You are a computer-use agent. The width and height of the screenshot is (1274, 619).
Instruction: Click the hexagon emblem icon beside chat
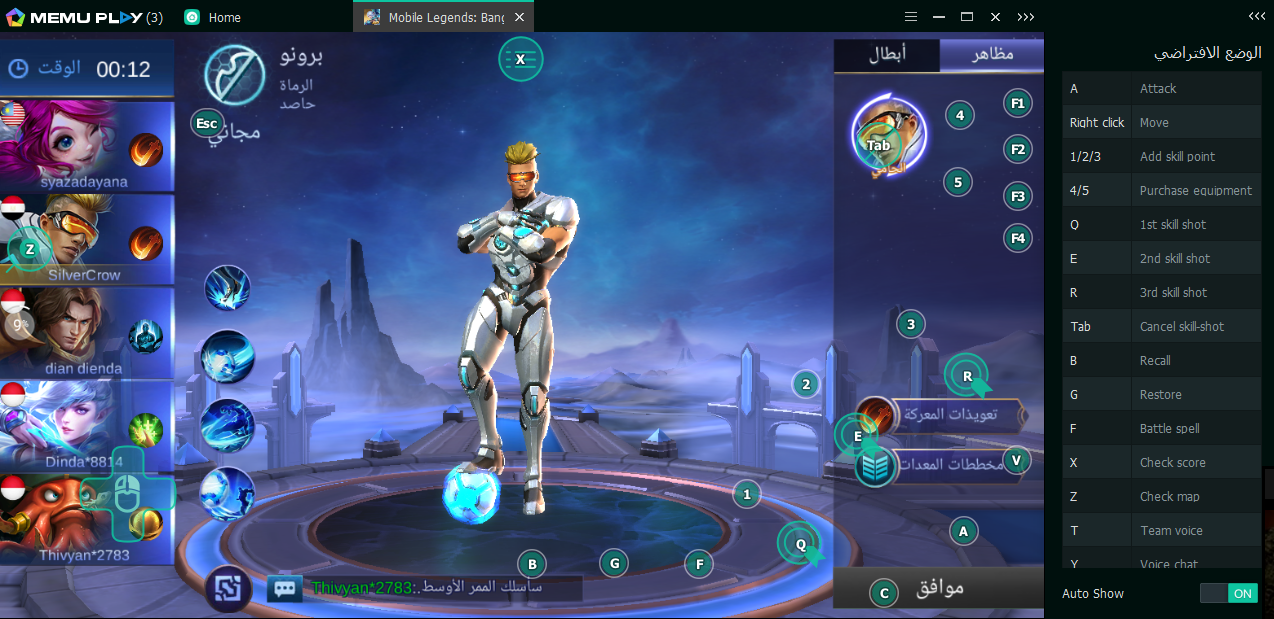tap(228, 588)
